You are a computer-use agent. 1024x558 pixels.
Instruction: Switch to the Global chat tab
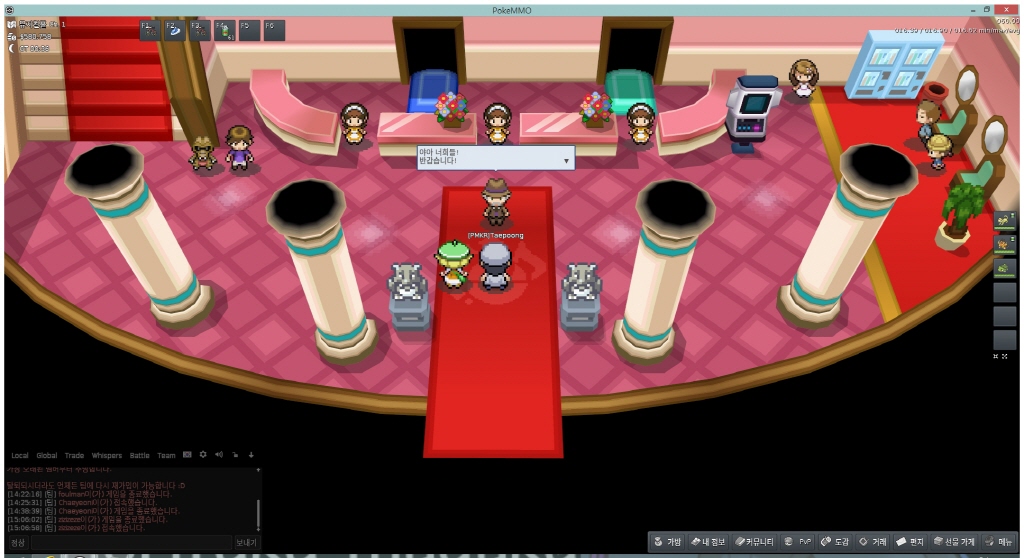point(47,455)
